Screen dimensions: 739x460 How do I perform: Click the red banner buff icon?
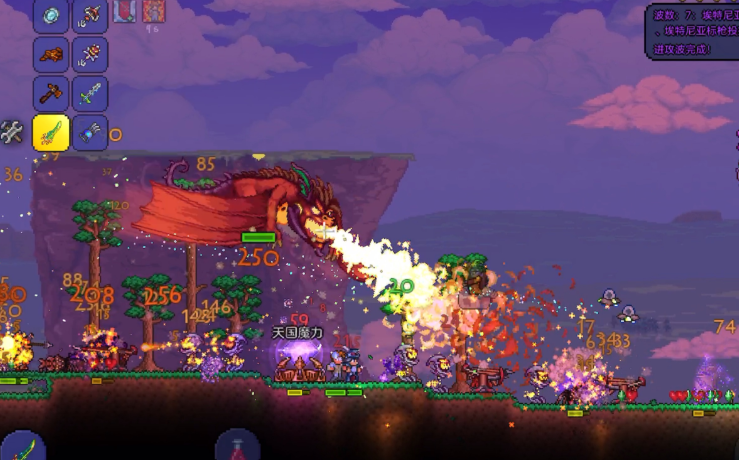125,11
